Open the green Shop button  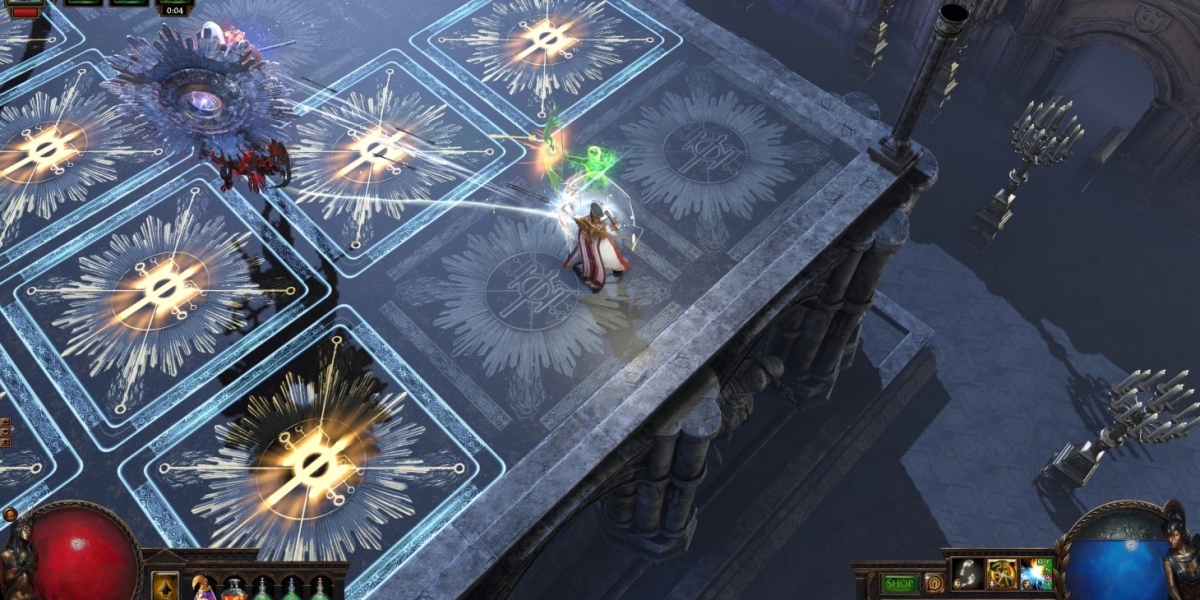tap(901, 583)
